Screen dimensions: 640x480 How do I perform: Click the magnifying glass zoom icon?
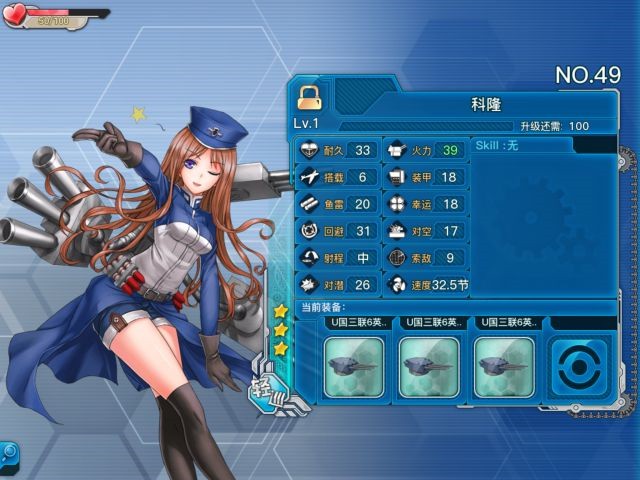8,453
